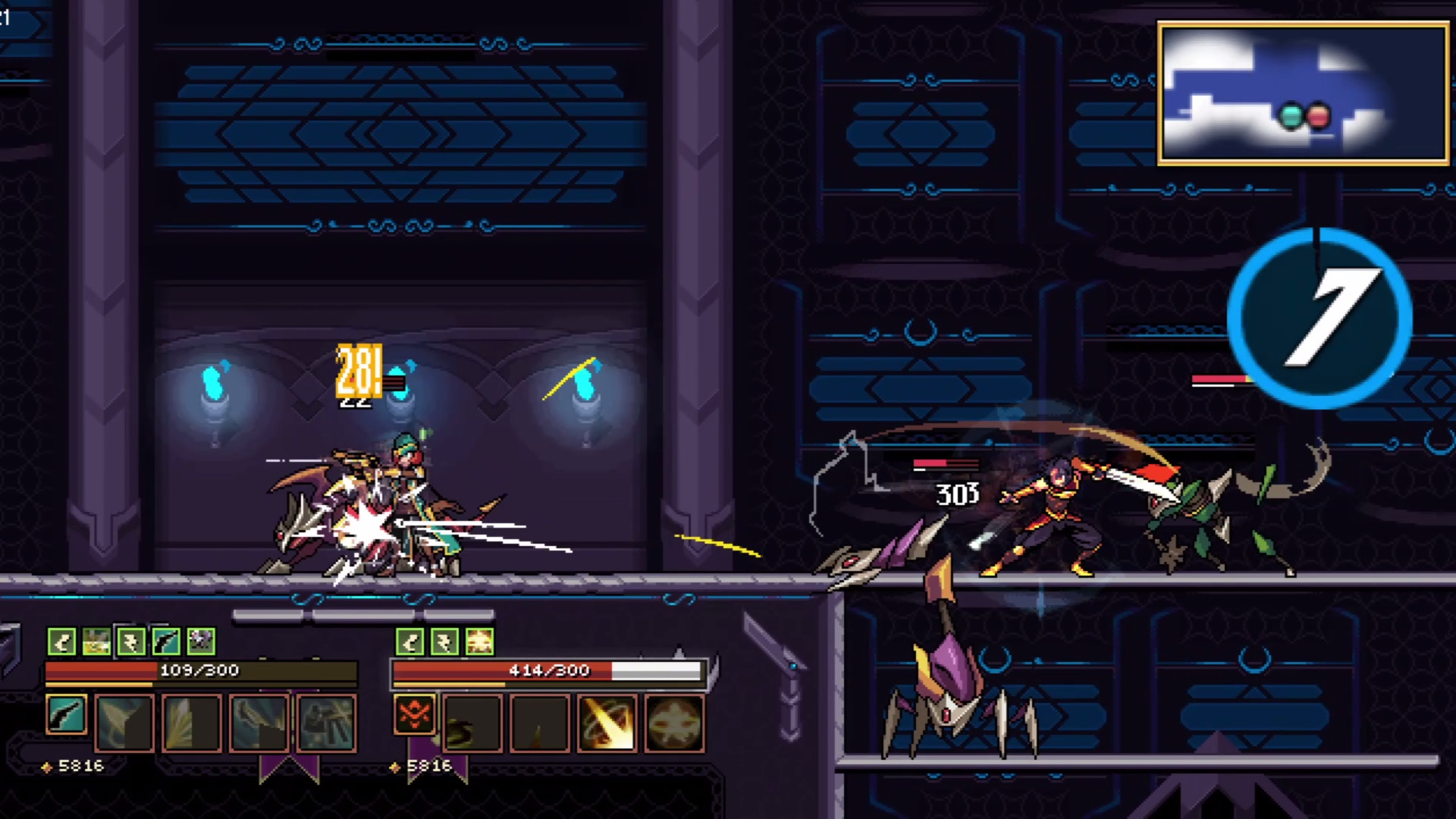Viewport: 1456px width, 819px height.
Task: Click the 5816 currency counter in left HUD
Action: pos(80,765)
